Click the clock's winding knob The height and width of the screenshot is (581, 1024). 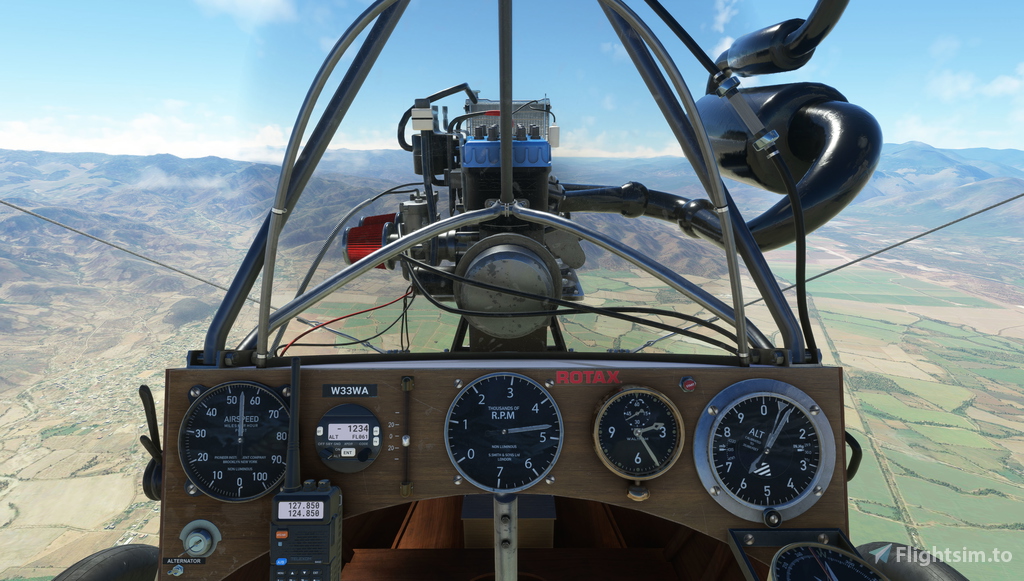click(638, 490)
